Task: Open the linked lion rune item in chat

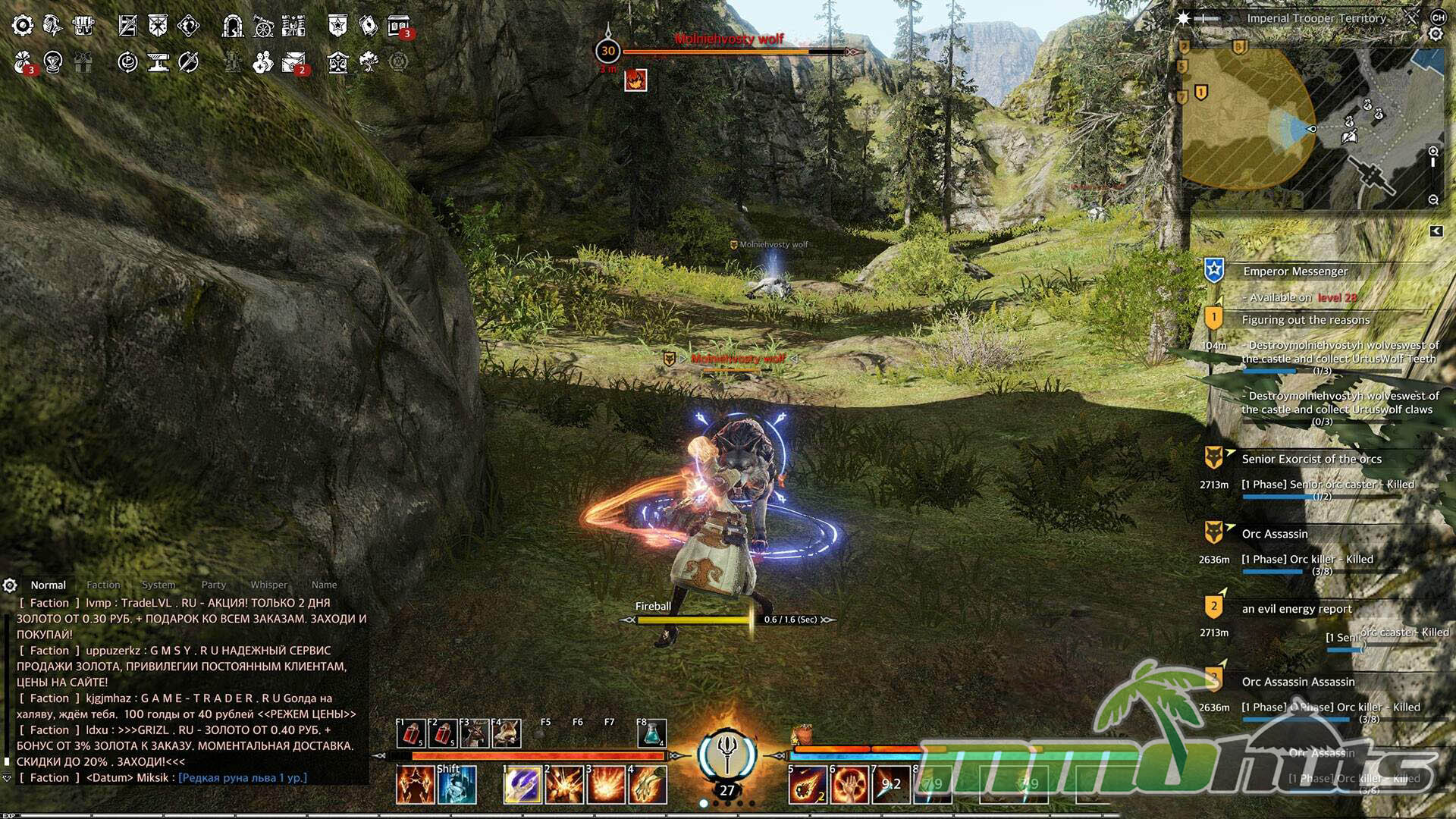Action: click(x=243, y=778)
